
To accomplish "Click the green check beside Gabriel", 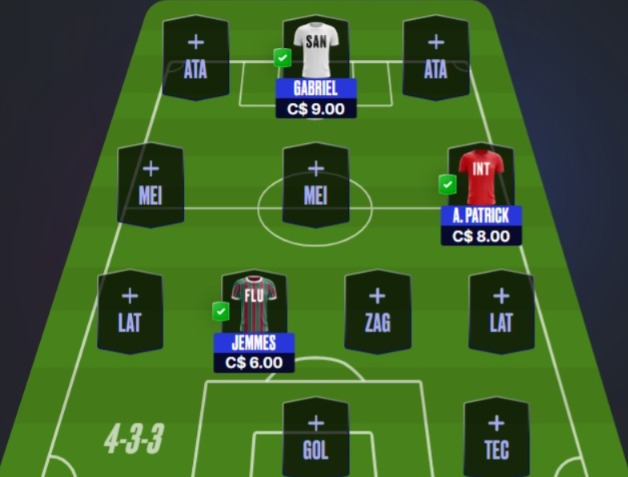I will coord(283,58).
